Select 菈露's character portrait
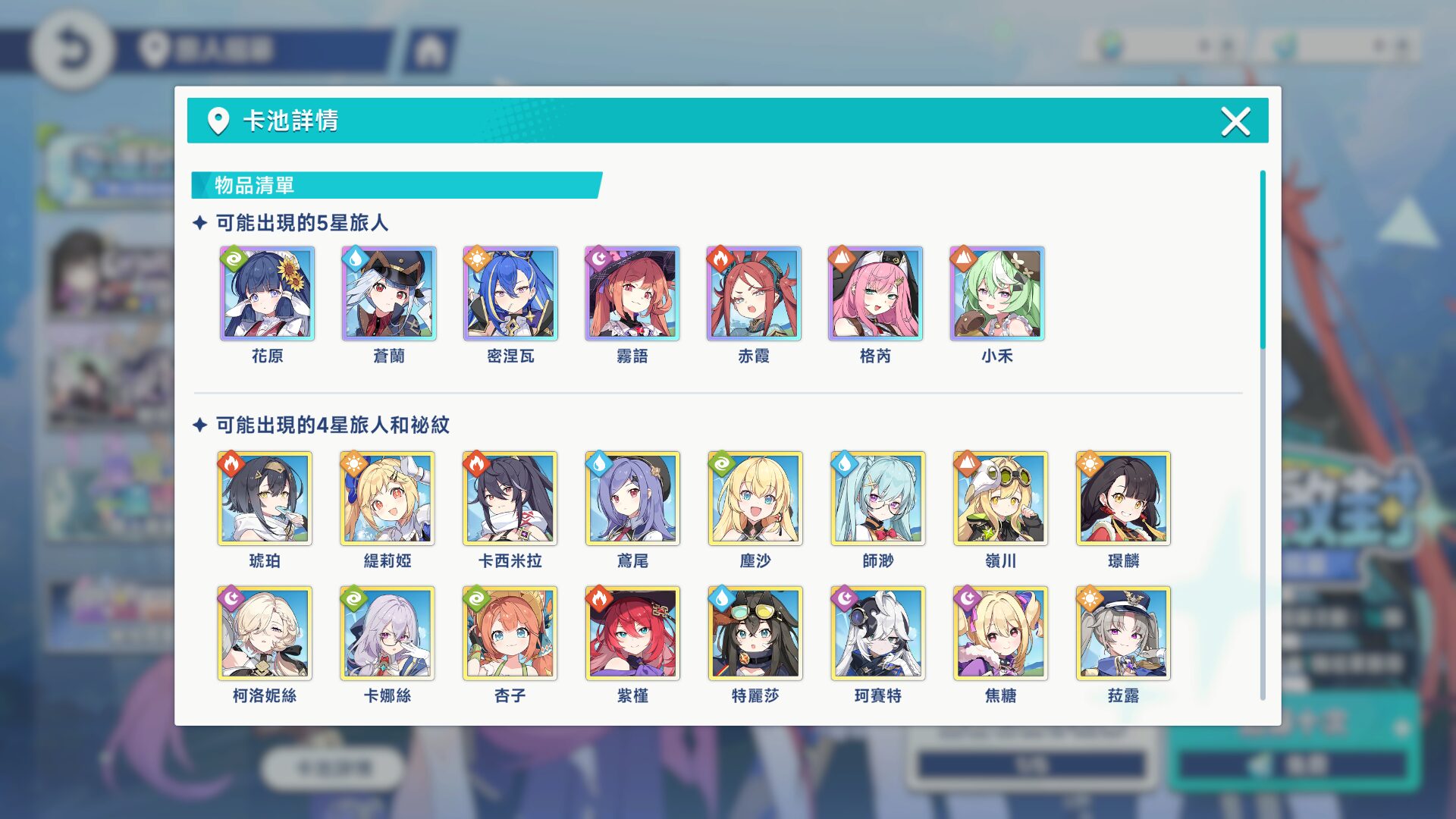Image resolution: width=1456 pixels, height=819 pixels. click(x=1122, y=632)
